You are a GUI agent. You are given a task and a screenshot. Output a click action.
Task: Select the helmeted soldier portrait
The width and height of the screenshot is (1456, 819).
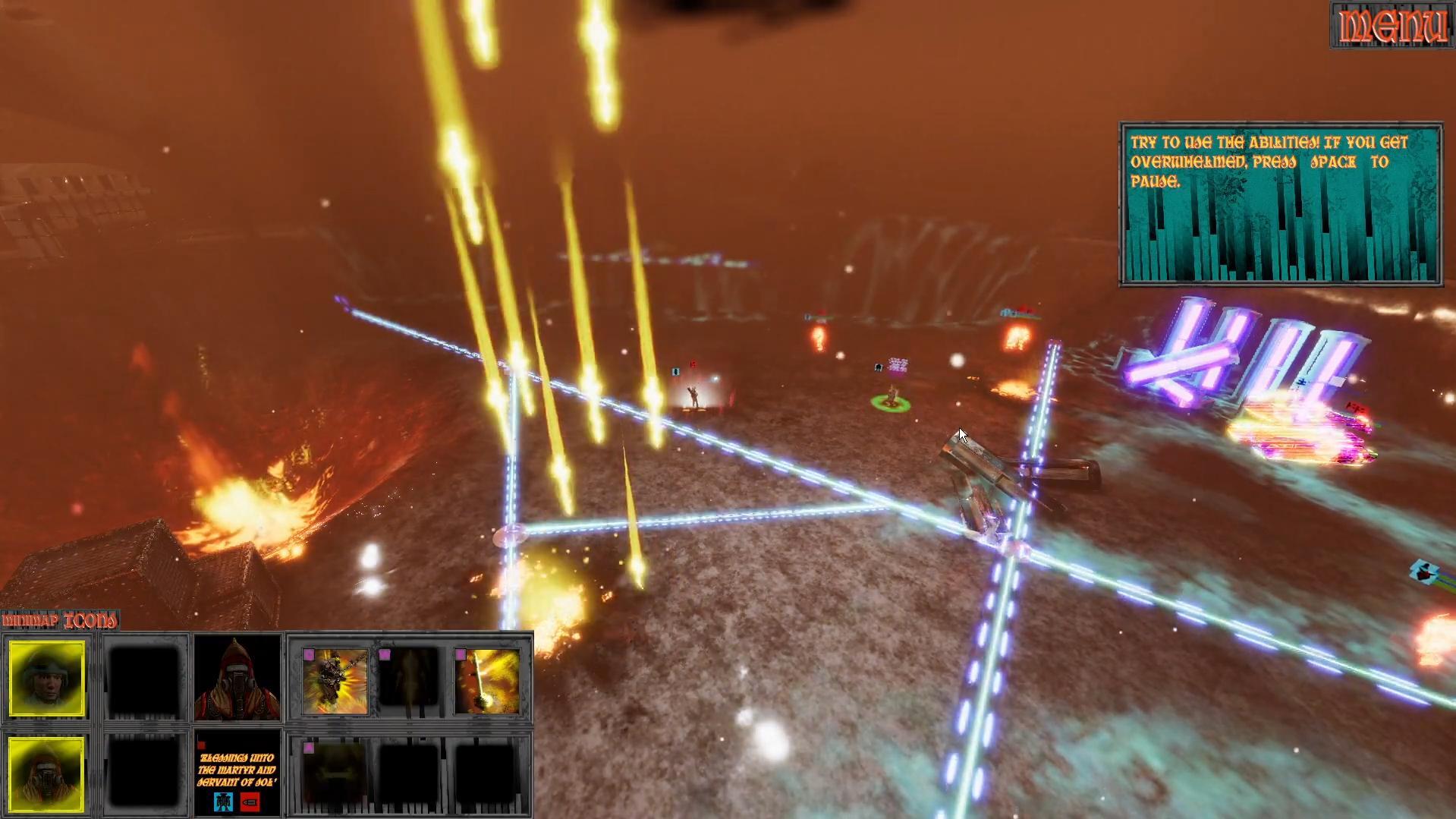(x=47, y=678)
